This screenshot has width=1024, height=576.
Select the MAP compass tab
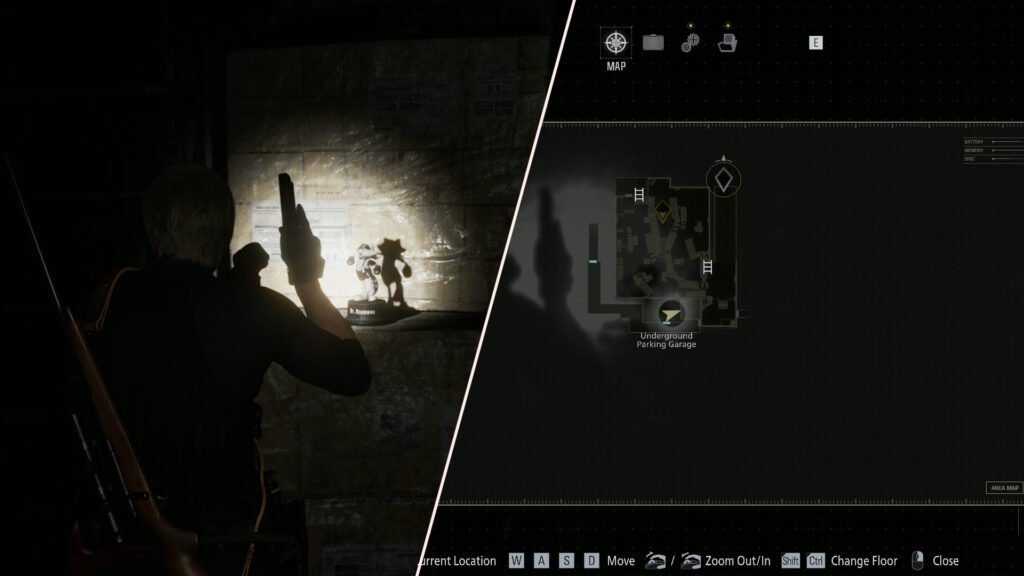point(616,43)
